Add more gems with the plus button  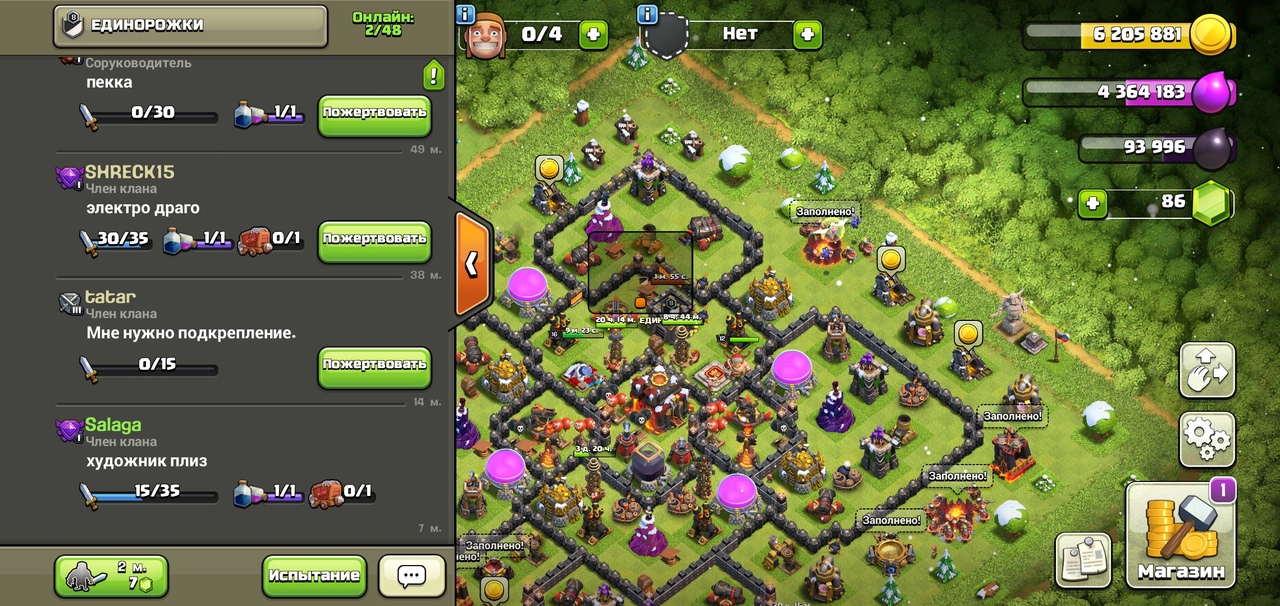pos(1094,204)
